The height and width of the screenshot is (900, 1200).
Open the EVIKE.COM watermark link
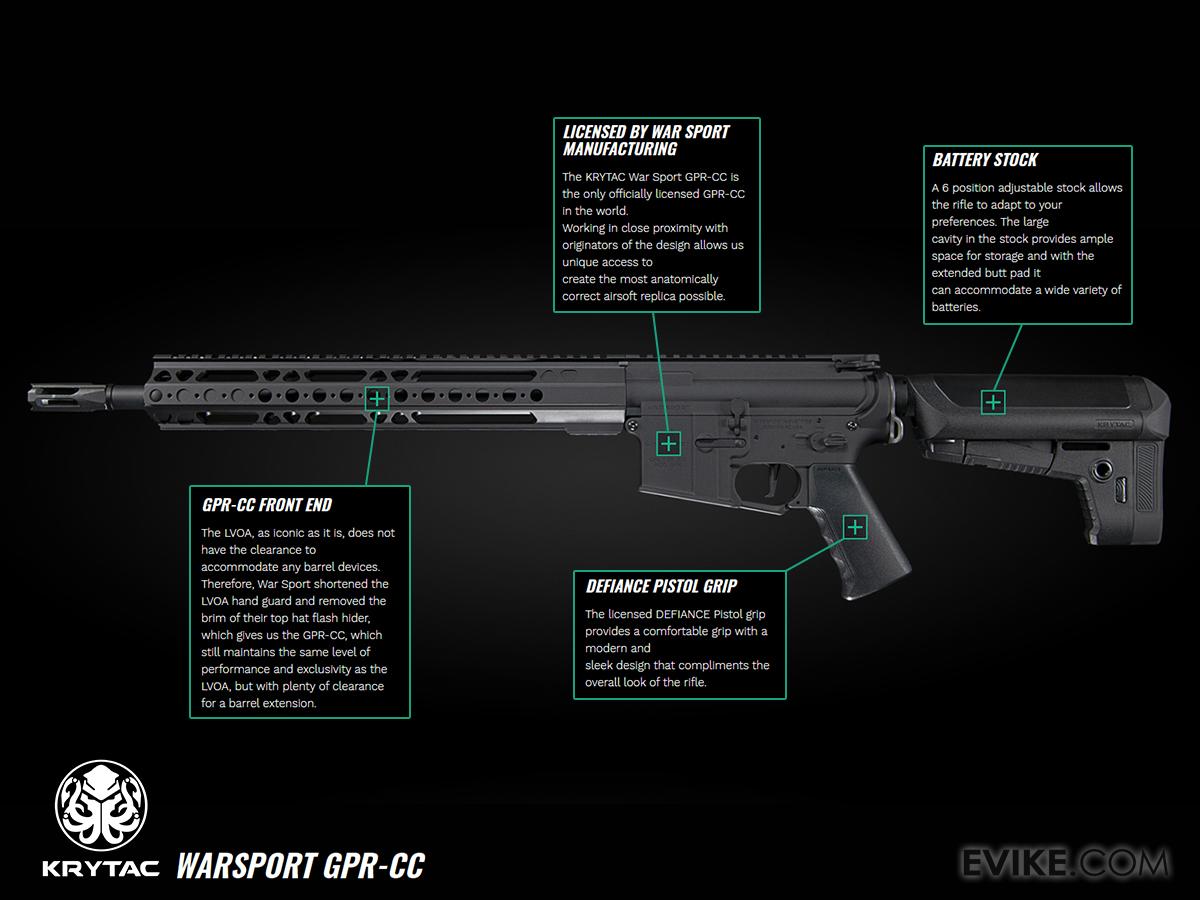(1064, 862)
